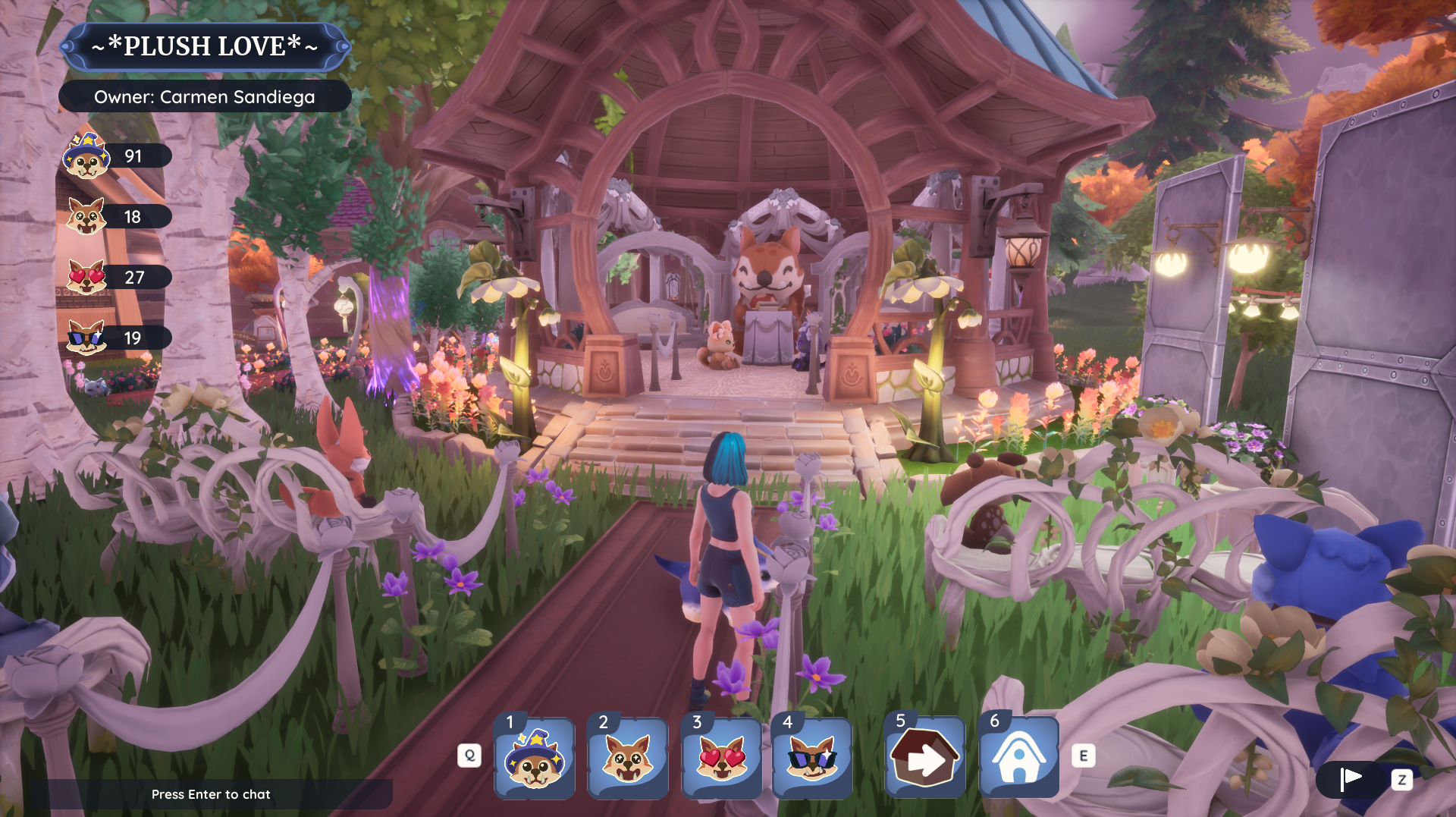Click the leave-plot house icon in slot 5
This screenshot has height=817, width=1456.
(924, 759)
